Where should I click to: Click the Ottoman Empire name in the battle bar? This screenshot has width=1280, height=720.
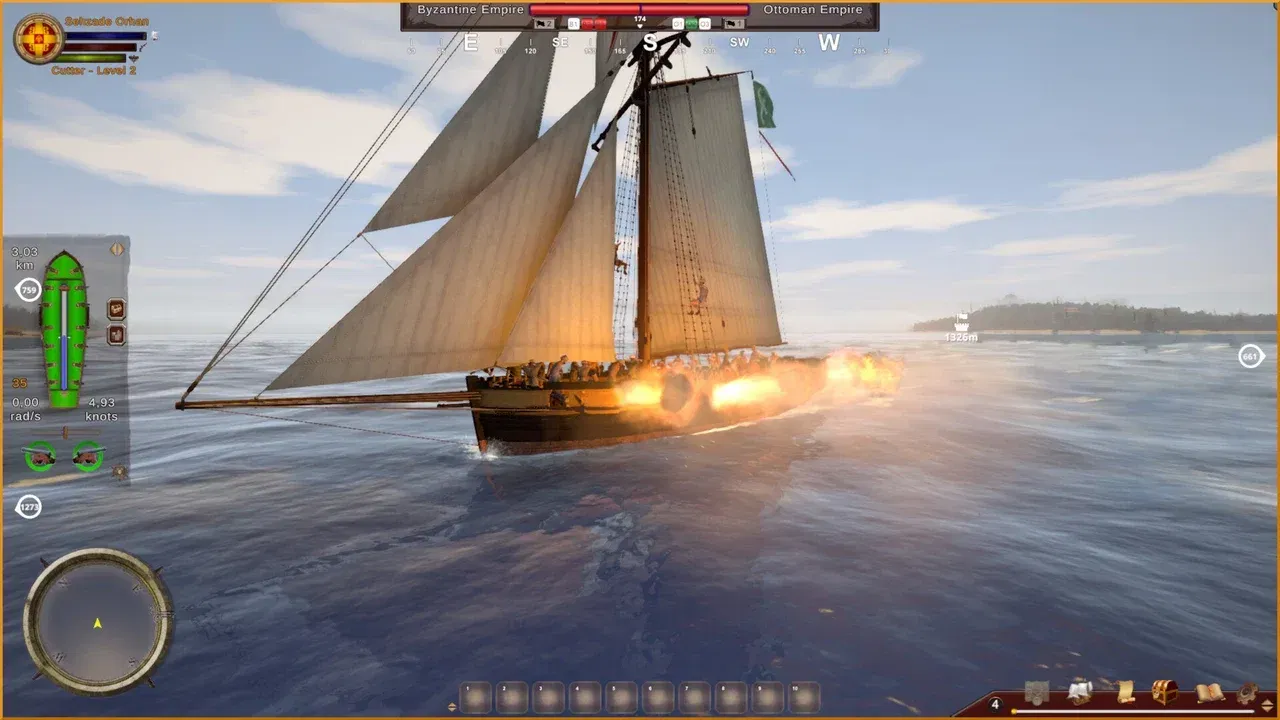[811, 9]
